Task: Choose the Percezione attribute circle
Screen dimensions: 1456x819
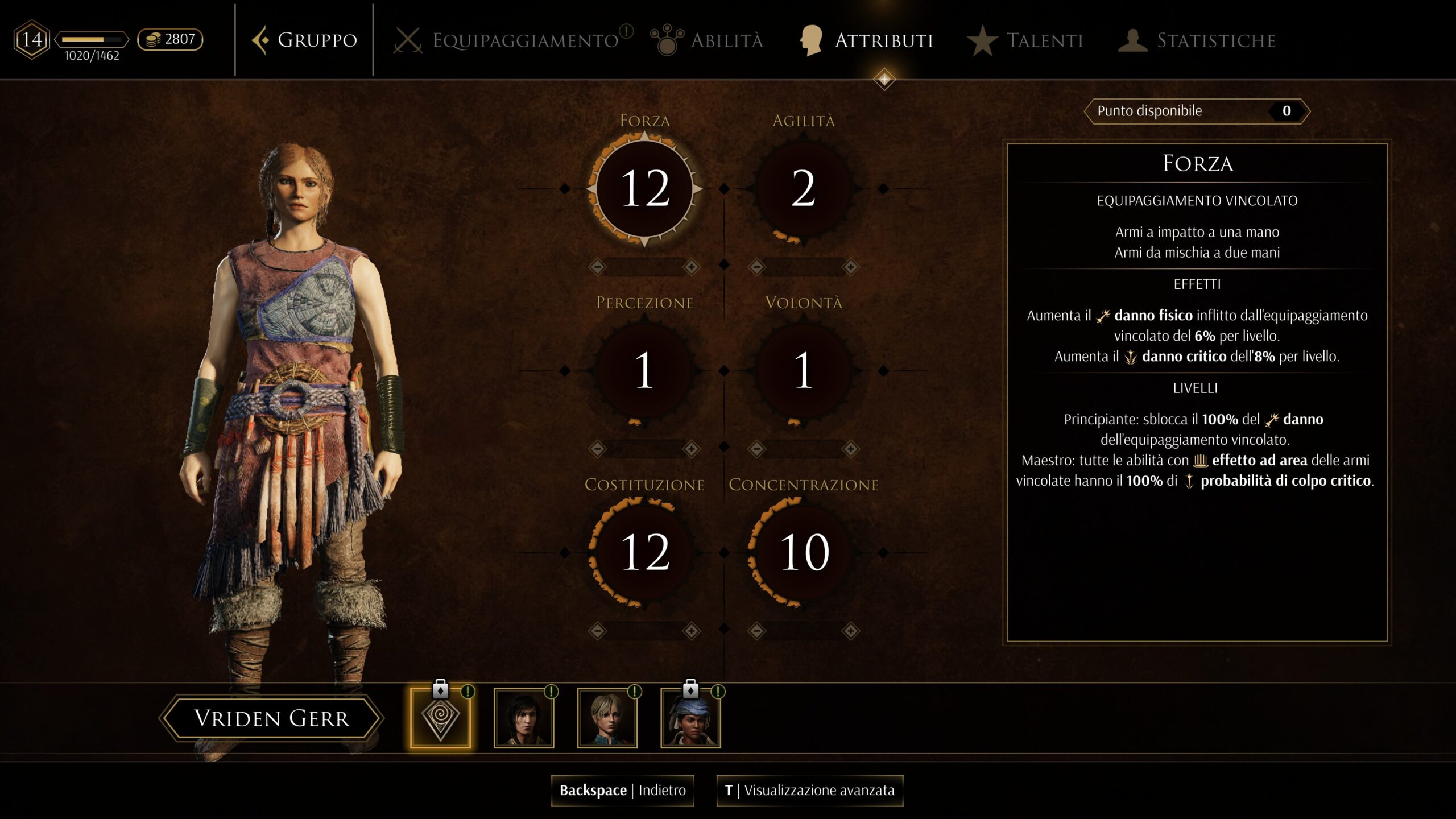Action: [644, 370]
